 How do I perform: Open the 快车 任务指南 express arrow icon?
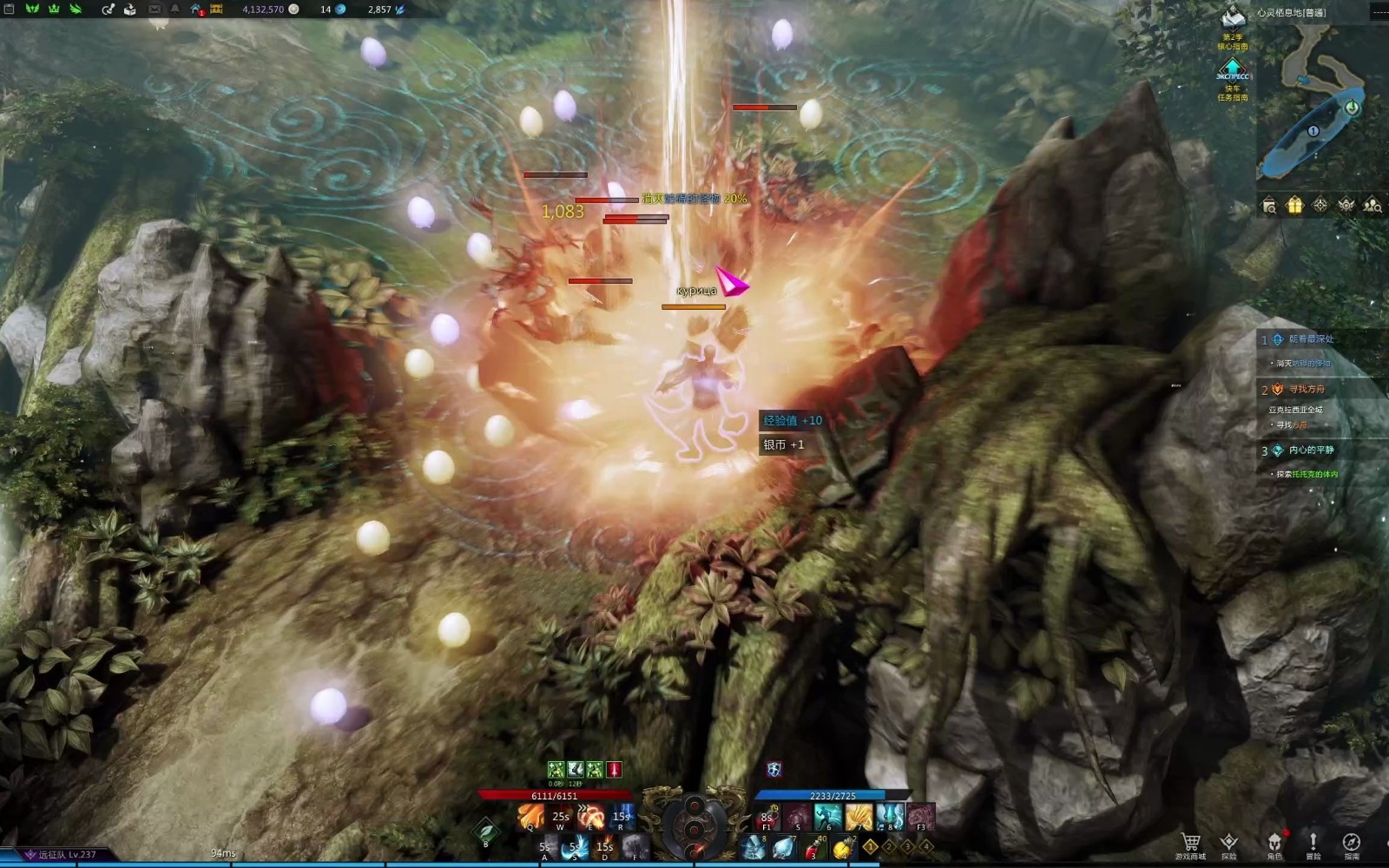point(1232,68)
